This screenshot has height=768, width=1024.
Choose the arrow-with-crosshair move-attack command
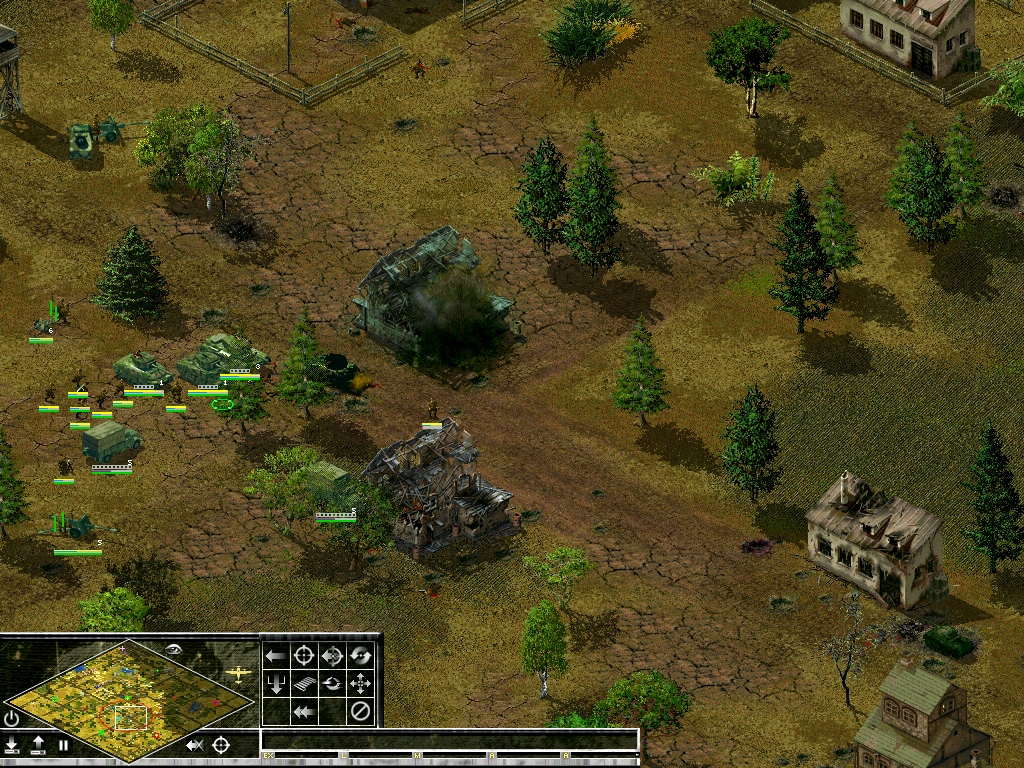332,656
